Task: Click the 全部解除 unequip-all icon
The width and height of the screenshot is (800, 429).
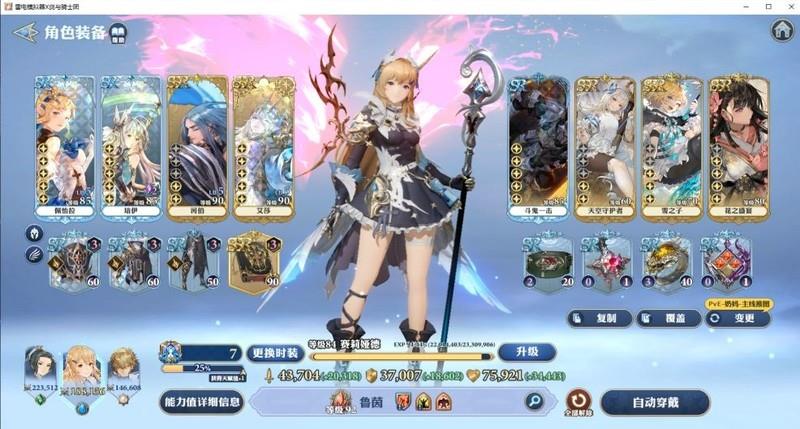Action: pos(579,402)
